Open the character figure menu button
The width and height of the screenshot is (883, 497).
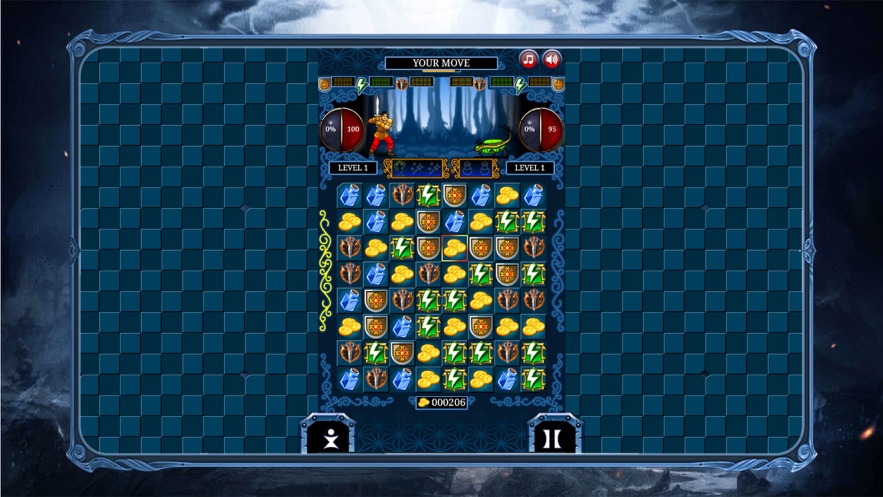click(329, 437)
